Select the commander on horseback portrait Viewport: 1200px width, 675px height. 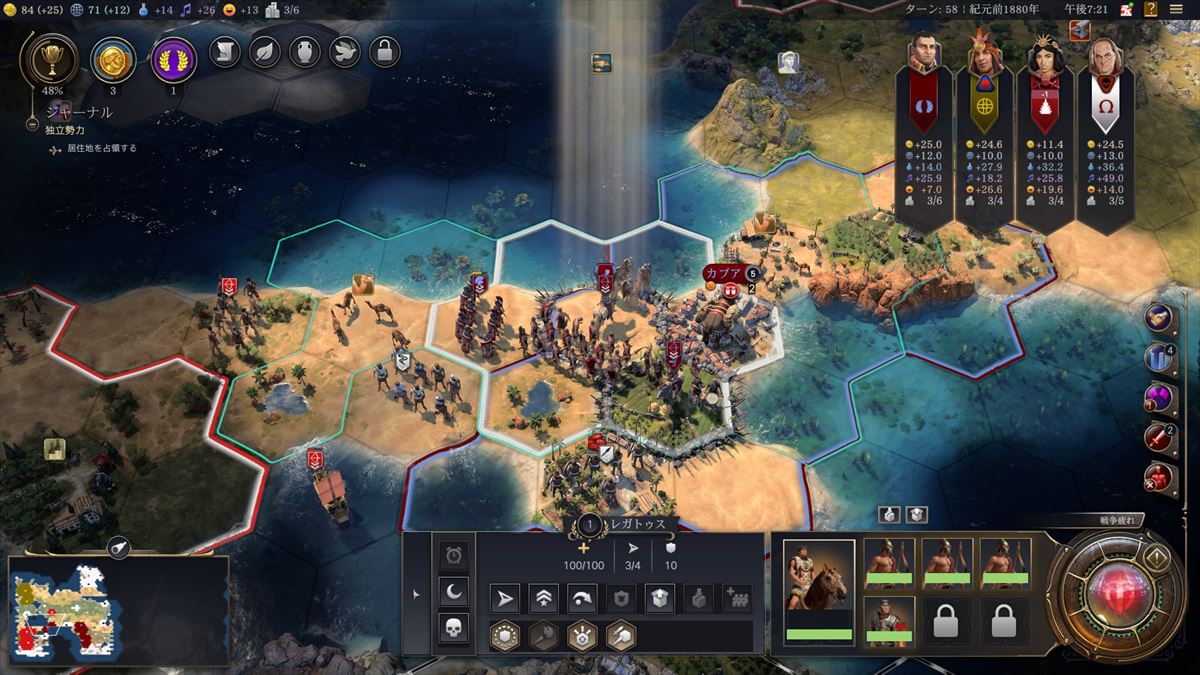pyautogui.click(x=818, y=590)
